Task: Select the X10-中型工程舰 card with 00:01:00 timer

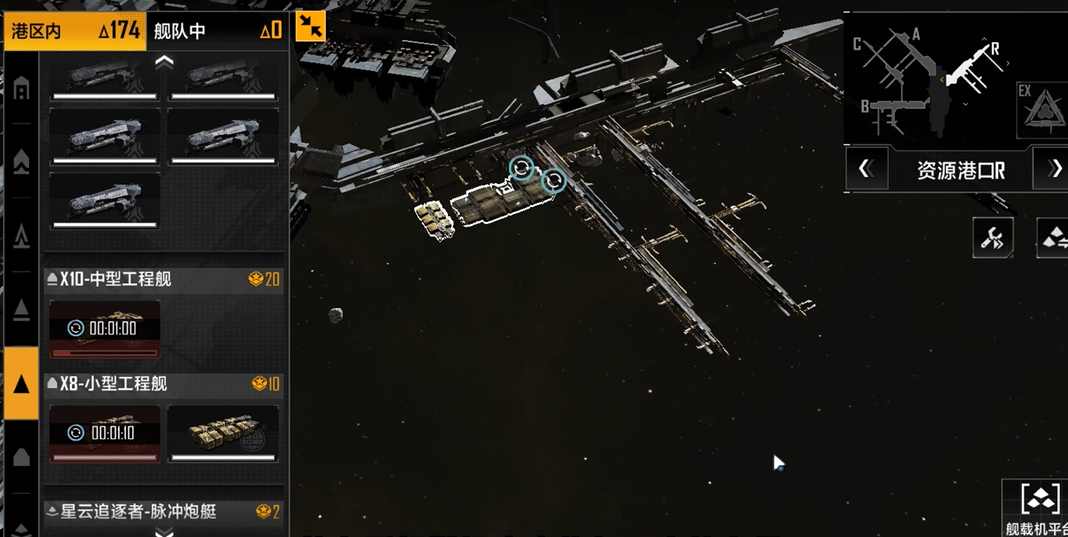Action: [x=104, y=329]
